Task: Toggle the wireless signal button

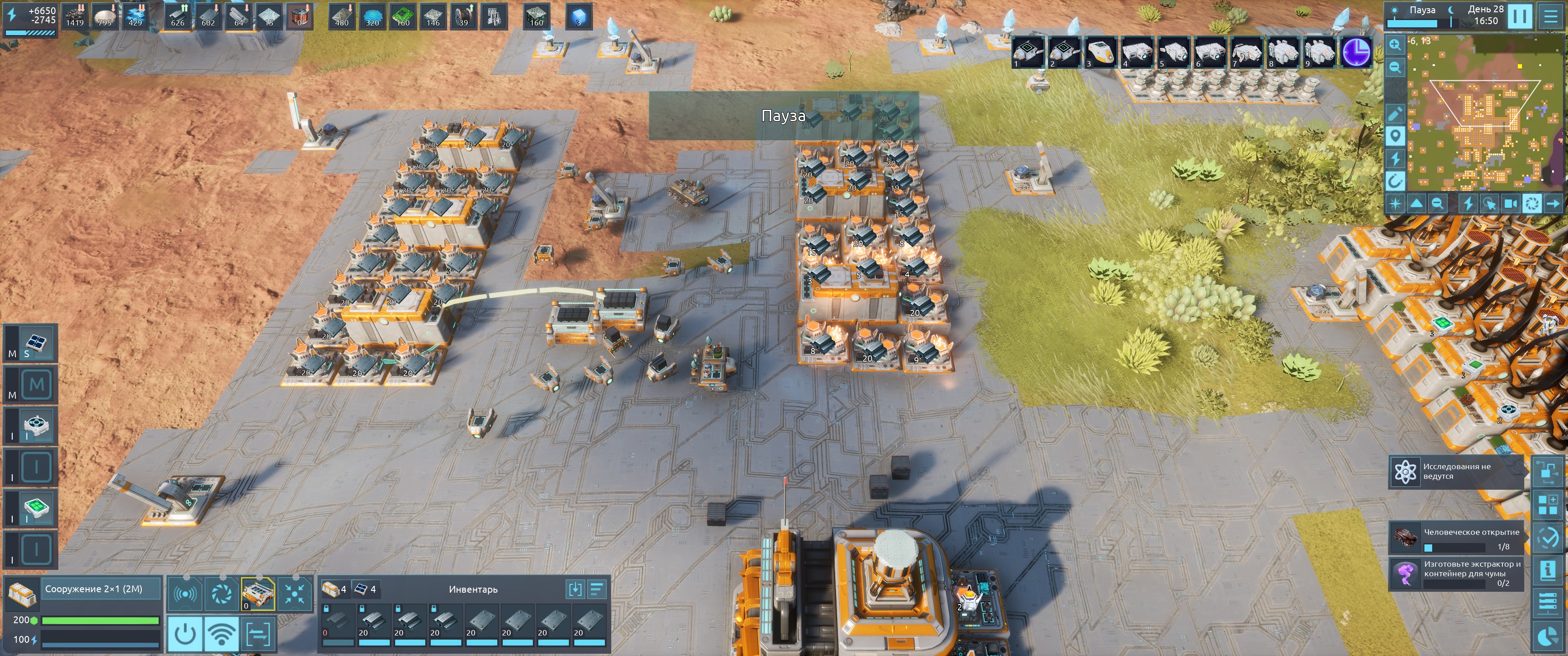Action: (x=222, y=634)
